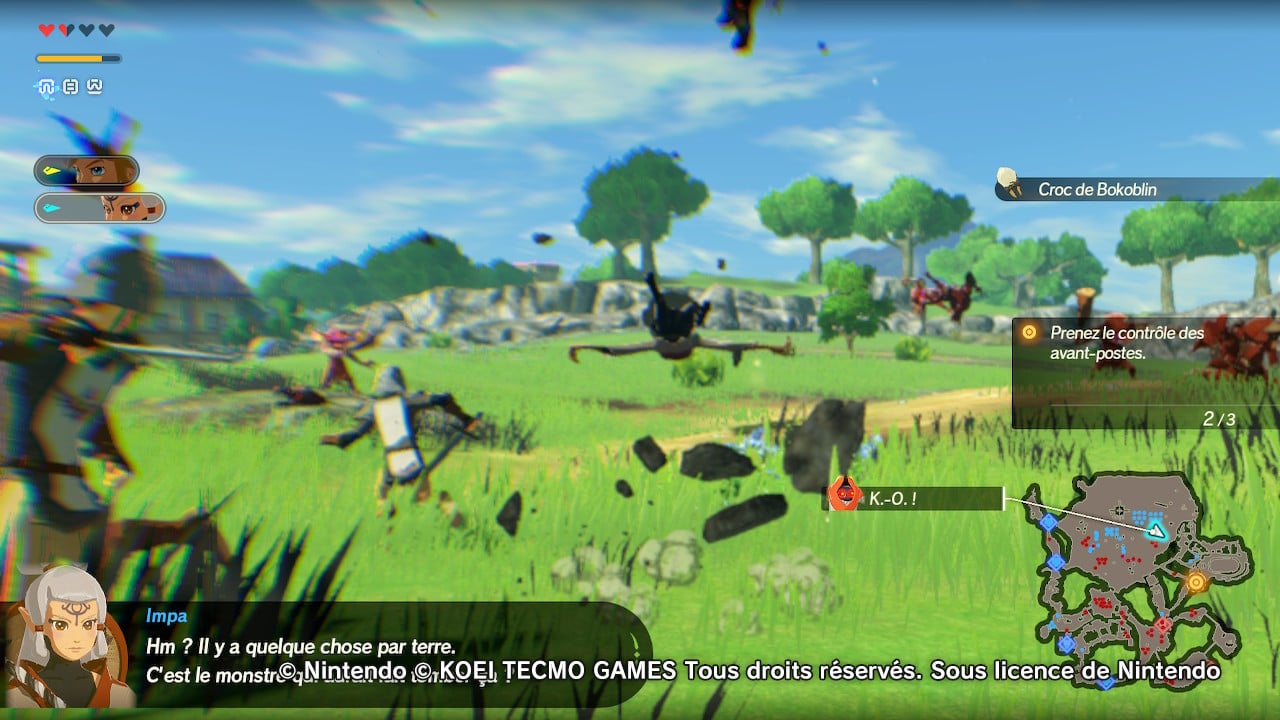The image size is (1280, 720).
Task: Select Impa's character portrait in party list
Action: point(100,208)
